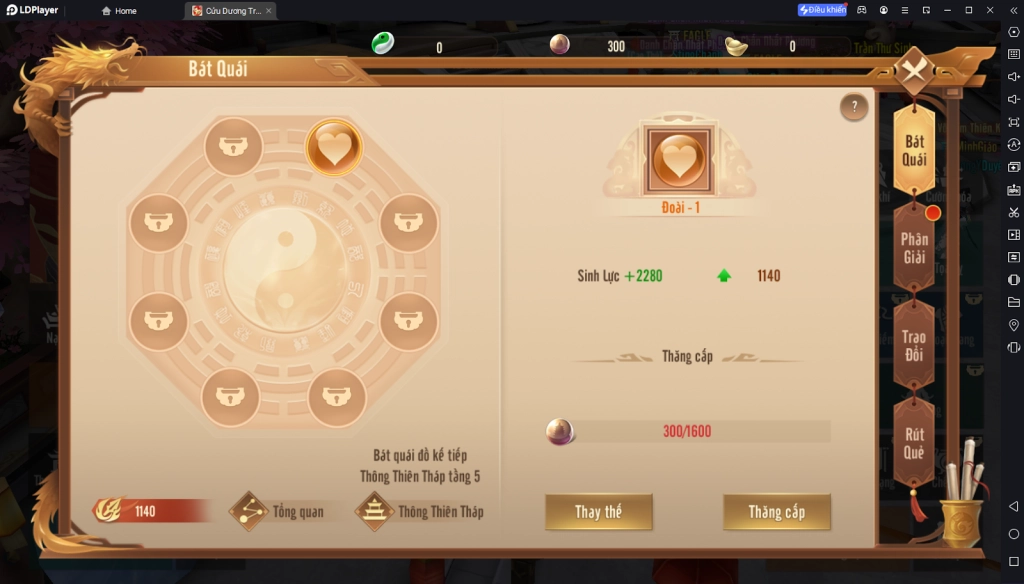Select the Rút Quẻ tab
This screenshot has width=1024, height=584.
(x=914, y=443)
